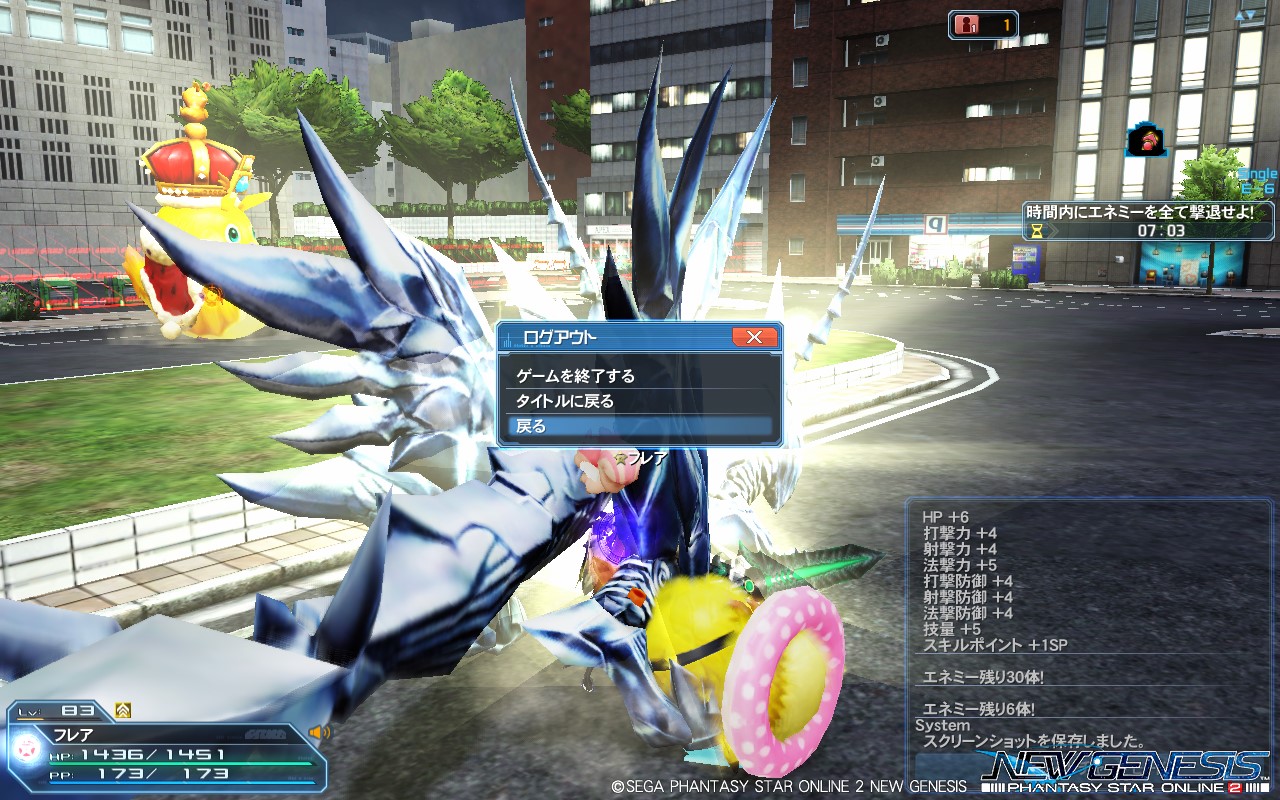This screenshot has width=1280, height=800.
Task: Mute audio with the speaker icon near フレア
Action: click(320, 733)
